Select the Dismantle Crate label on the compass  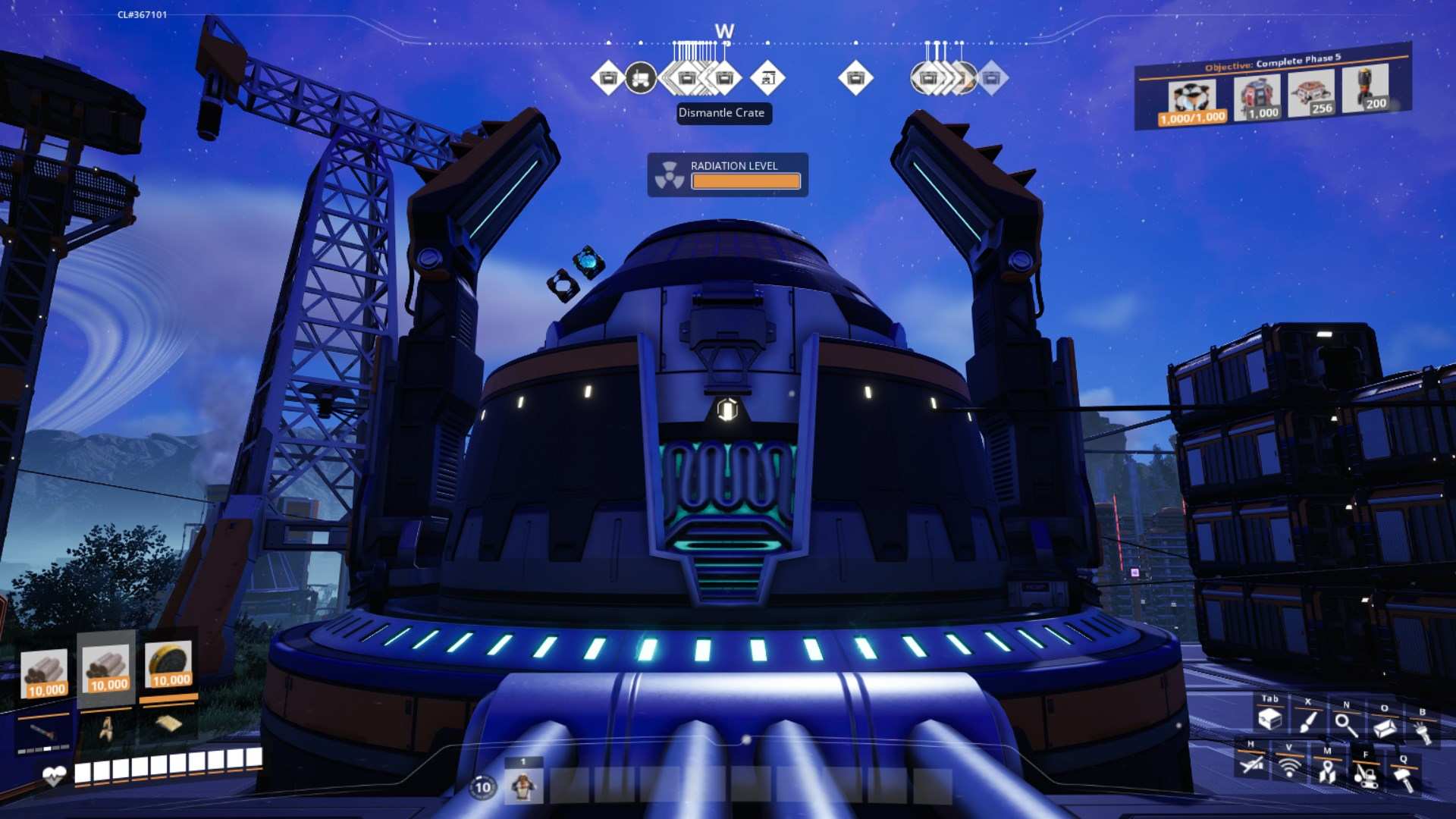(723, 114)
